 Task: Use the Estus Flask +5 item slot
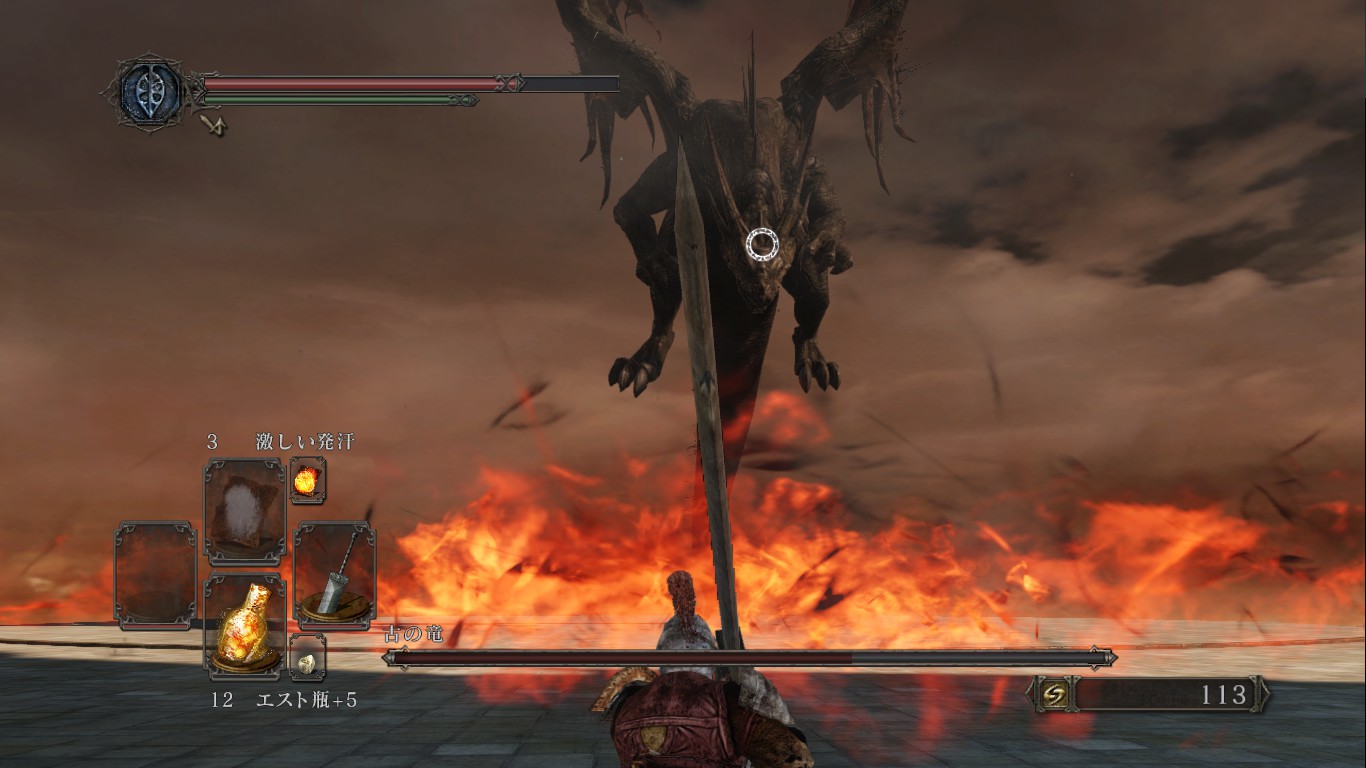[x=245, y=625]
